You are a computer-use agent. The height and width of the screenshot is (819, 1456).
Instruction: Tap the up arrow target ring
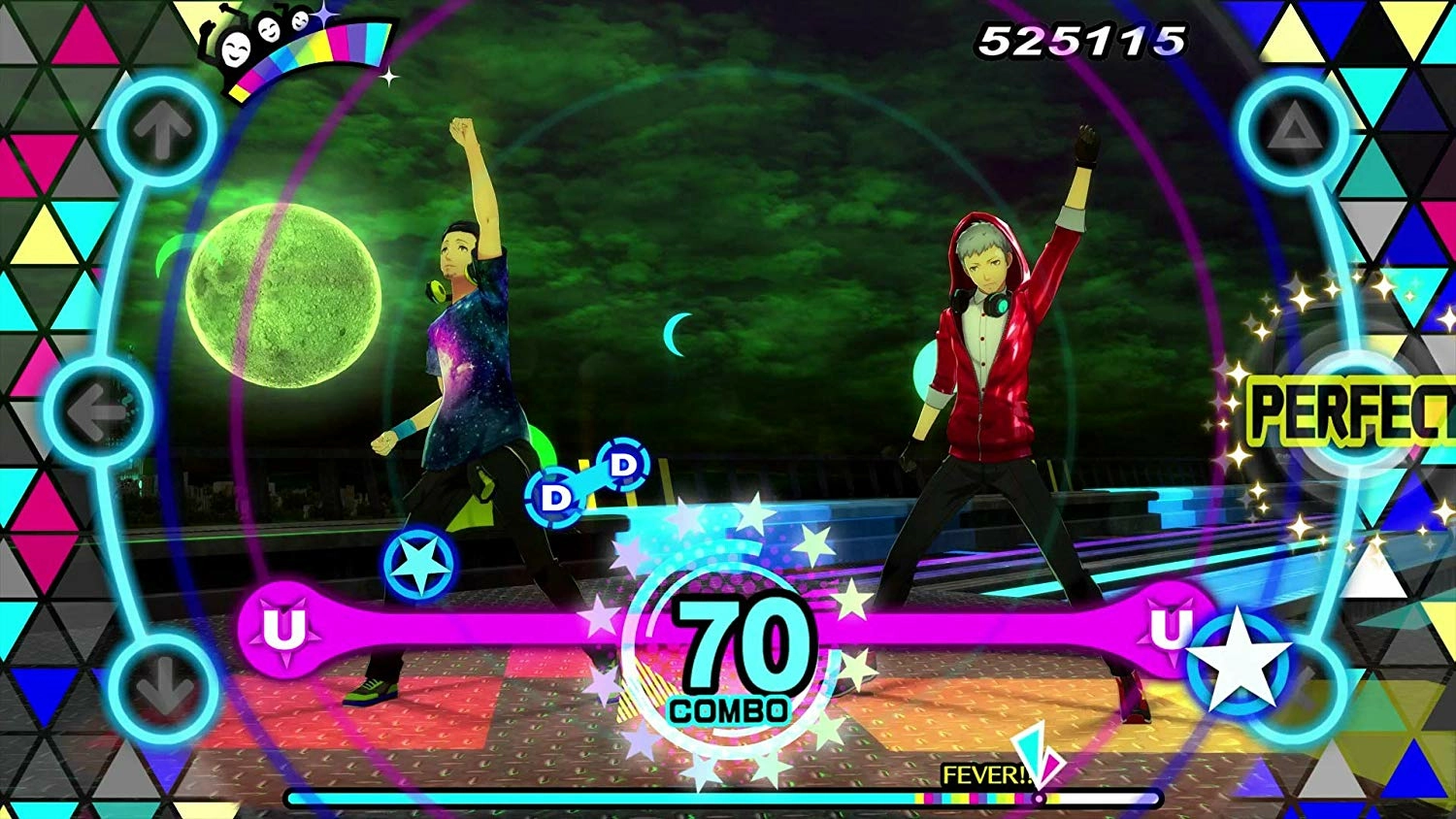(x=162, y=133)
